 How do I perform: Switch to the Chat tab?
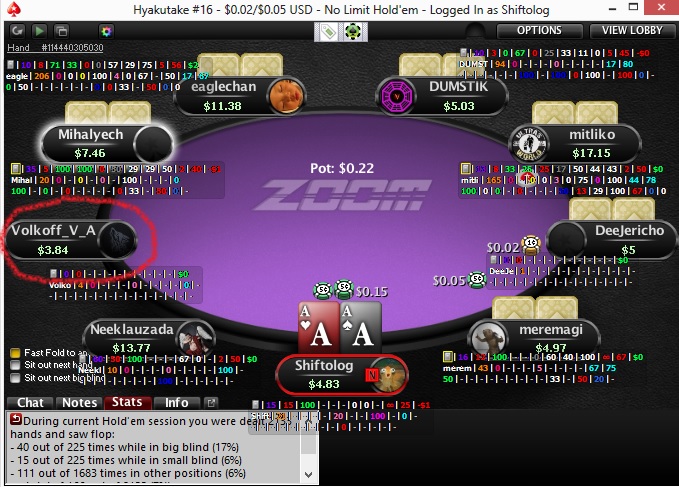pyautogui.click(x=30, y=403)
